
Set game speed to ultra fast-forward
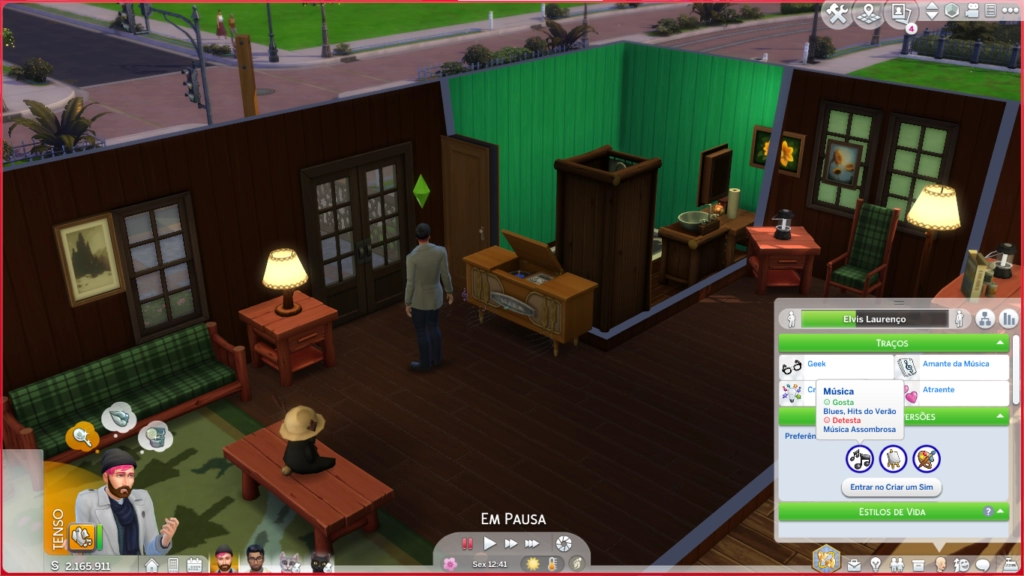533,543
